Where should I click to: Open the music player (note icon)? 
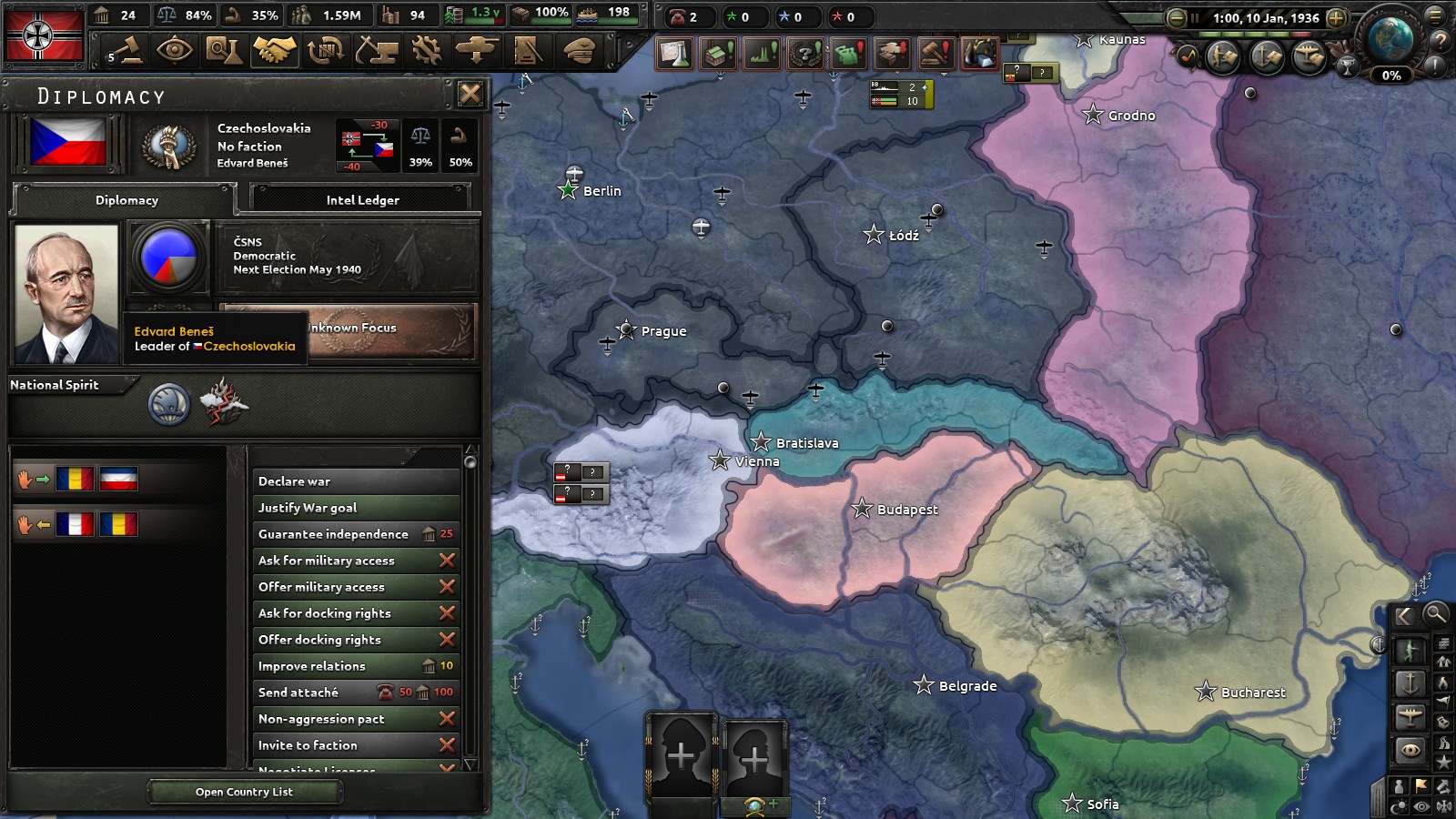tap(1188, 56)
